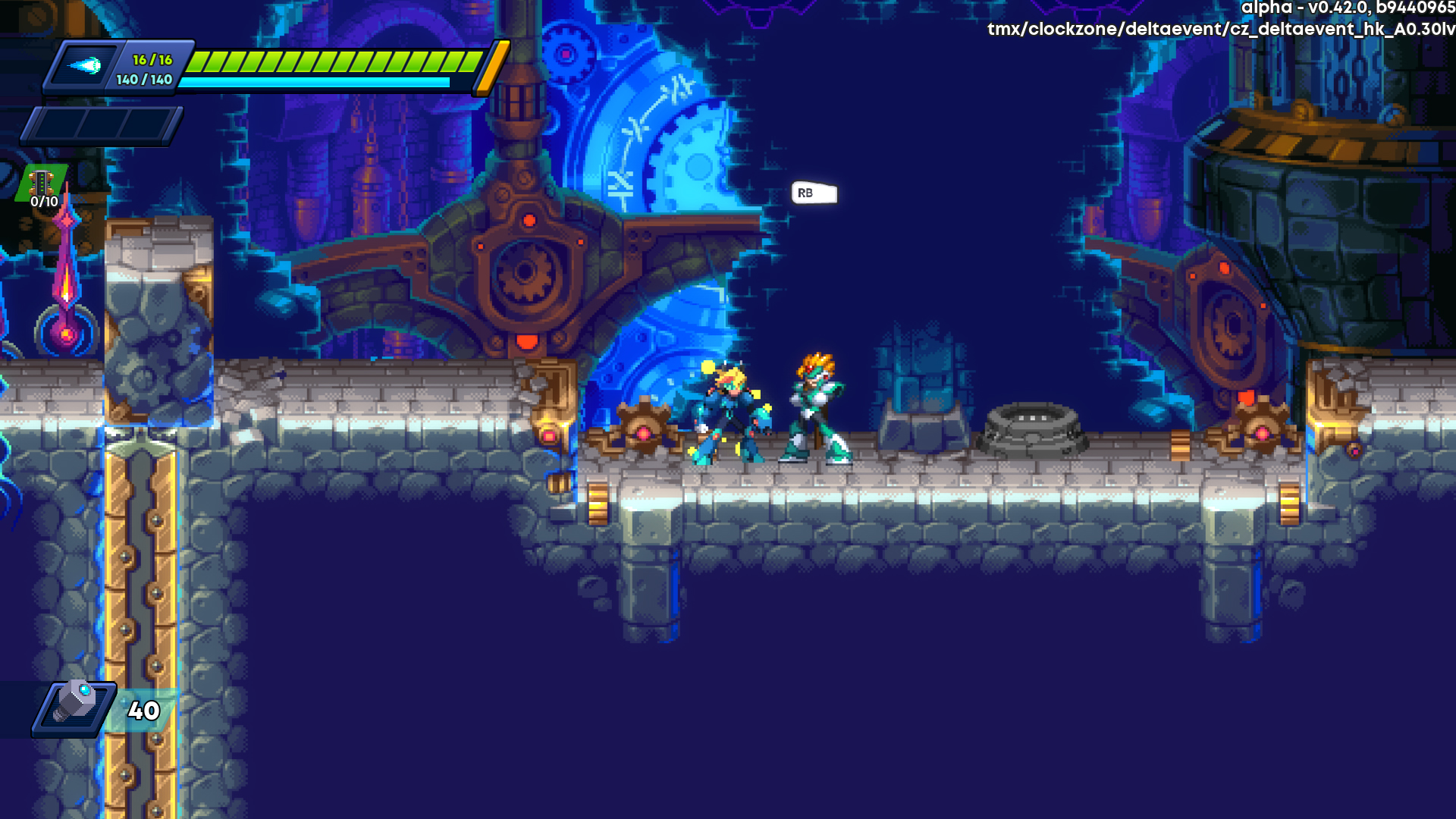Select the buster projectile weapon icon

(86, 67)
